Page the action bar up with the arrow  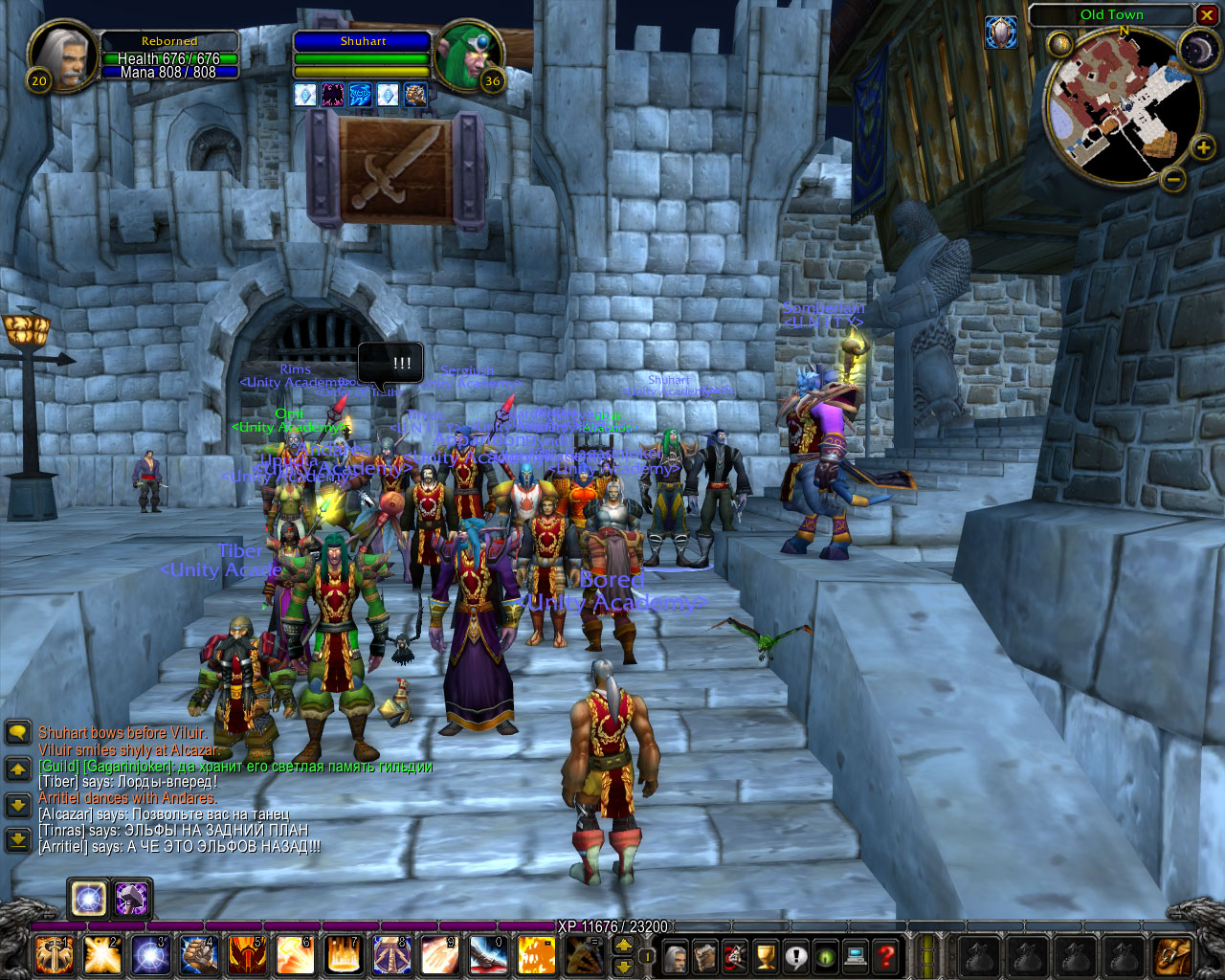coord(623,945)
